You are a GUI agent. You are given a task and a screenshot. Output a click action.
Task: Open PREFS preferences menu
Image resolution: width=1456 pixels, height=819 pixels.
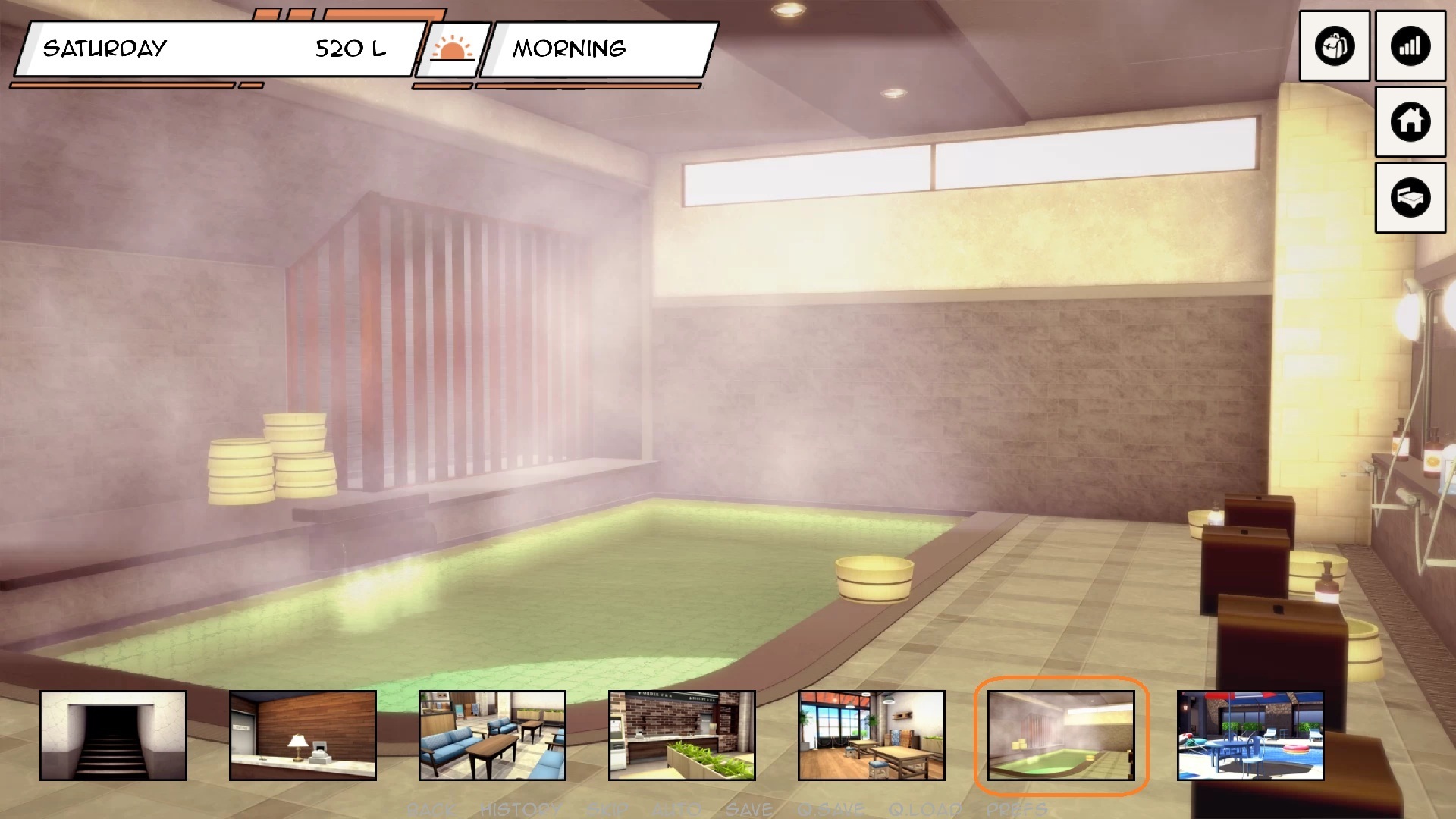1016,810
